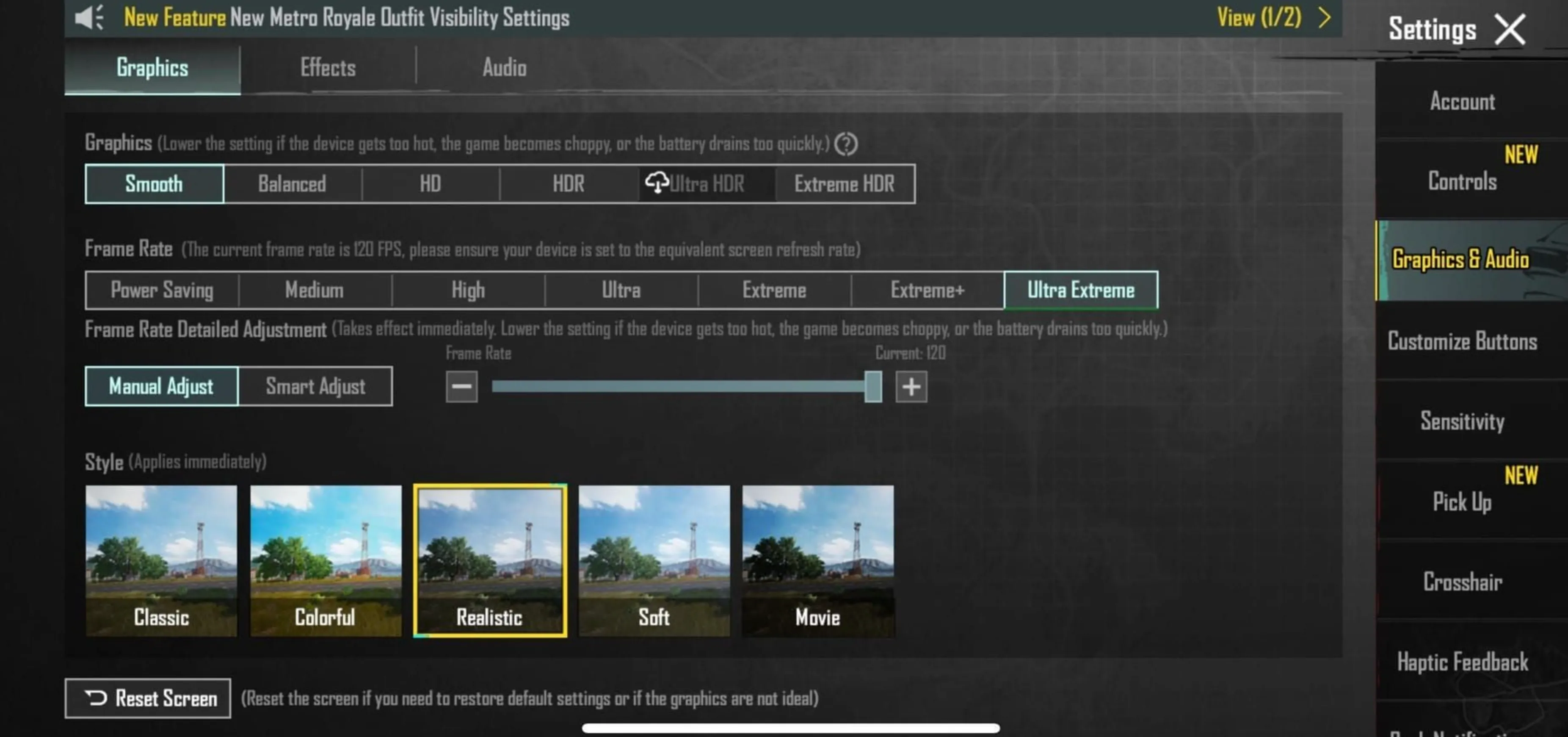Select Manual Adjust mode

pyautogui.click(x=161, y=386)
